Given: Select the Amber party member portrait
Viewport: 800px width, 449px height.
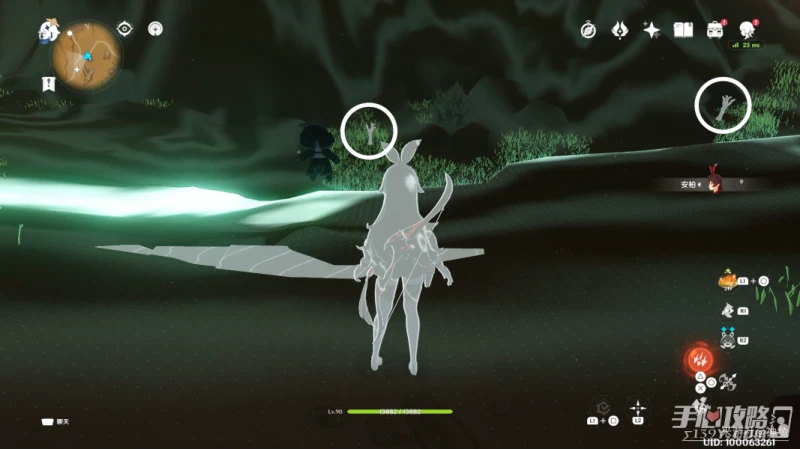Looking at the screenshot, I should click(x=714, y=183).
